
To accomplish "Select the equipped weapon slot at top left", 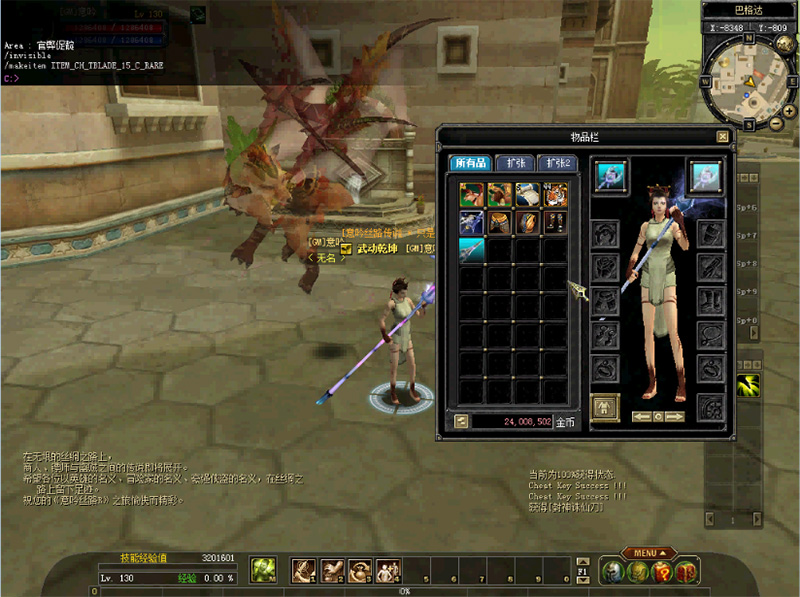I will [611, 175].
